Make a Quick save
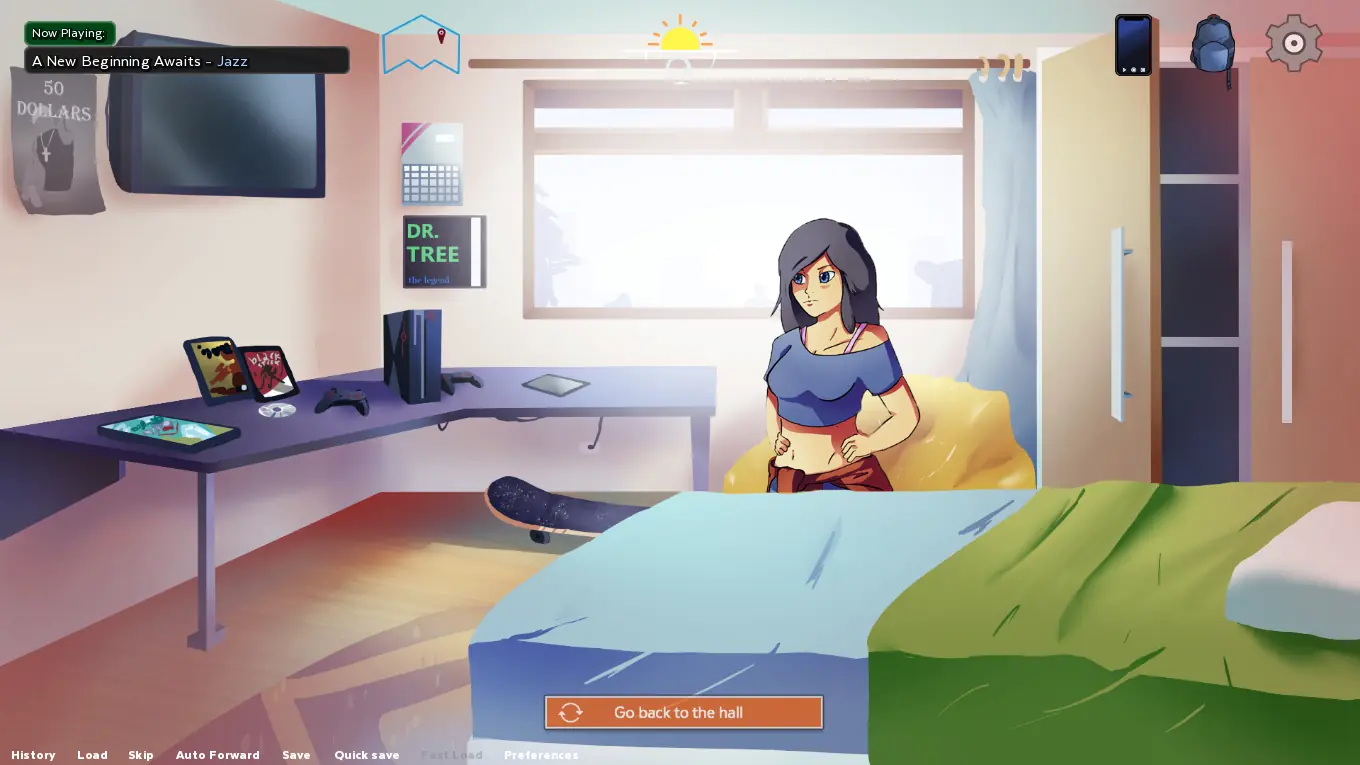The image size is (1360, 765). pos(366,755)
